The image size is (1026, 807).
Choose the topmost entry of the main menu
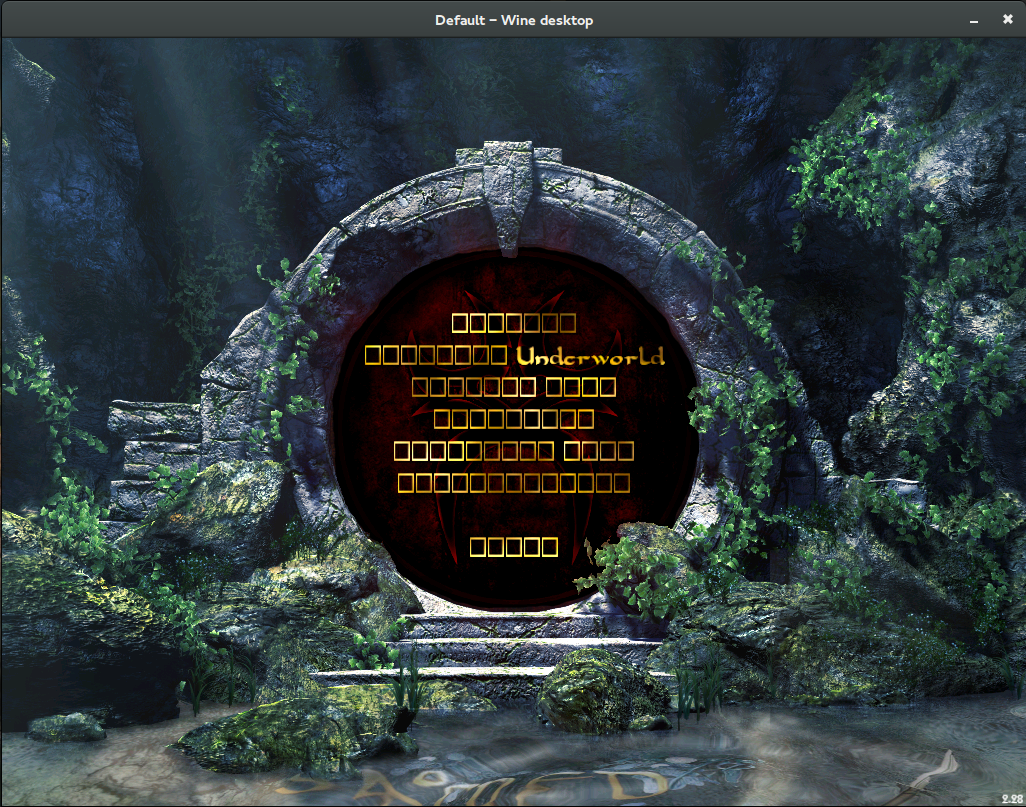click(x=514, y=322)
